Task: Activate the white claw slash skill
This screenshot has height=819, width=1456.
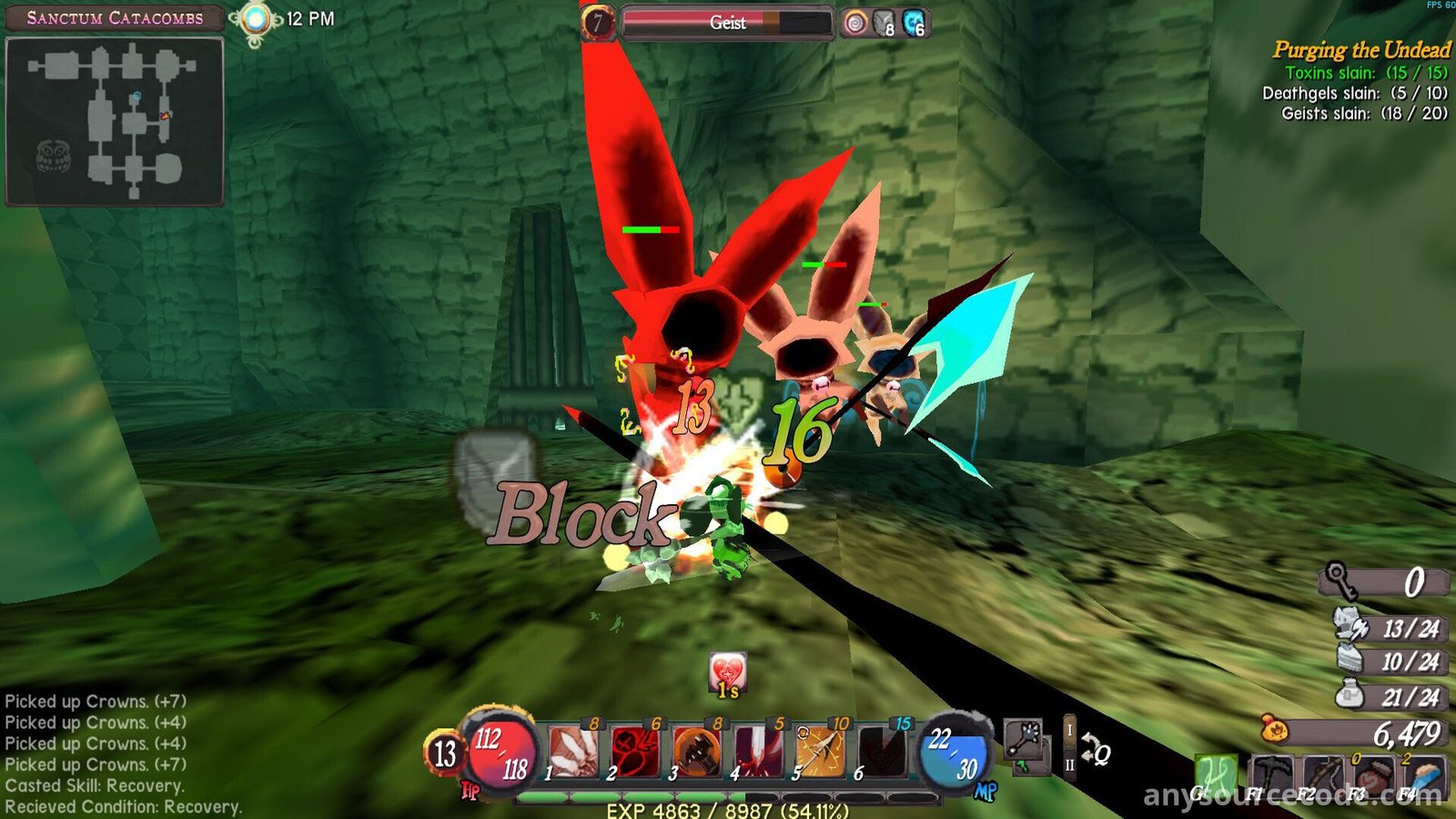Action: (x=574, y=752)
